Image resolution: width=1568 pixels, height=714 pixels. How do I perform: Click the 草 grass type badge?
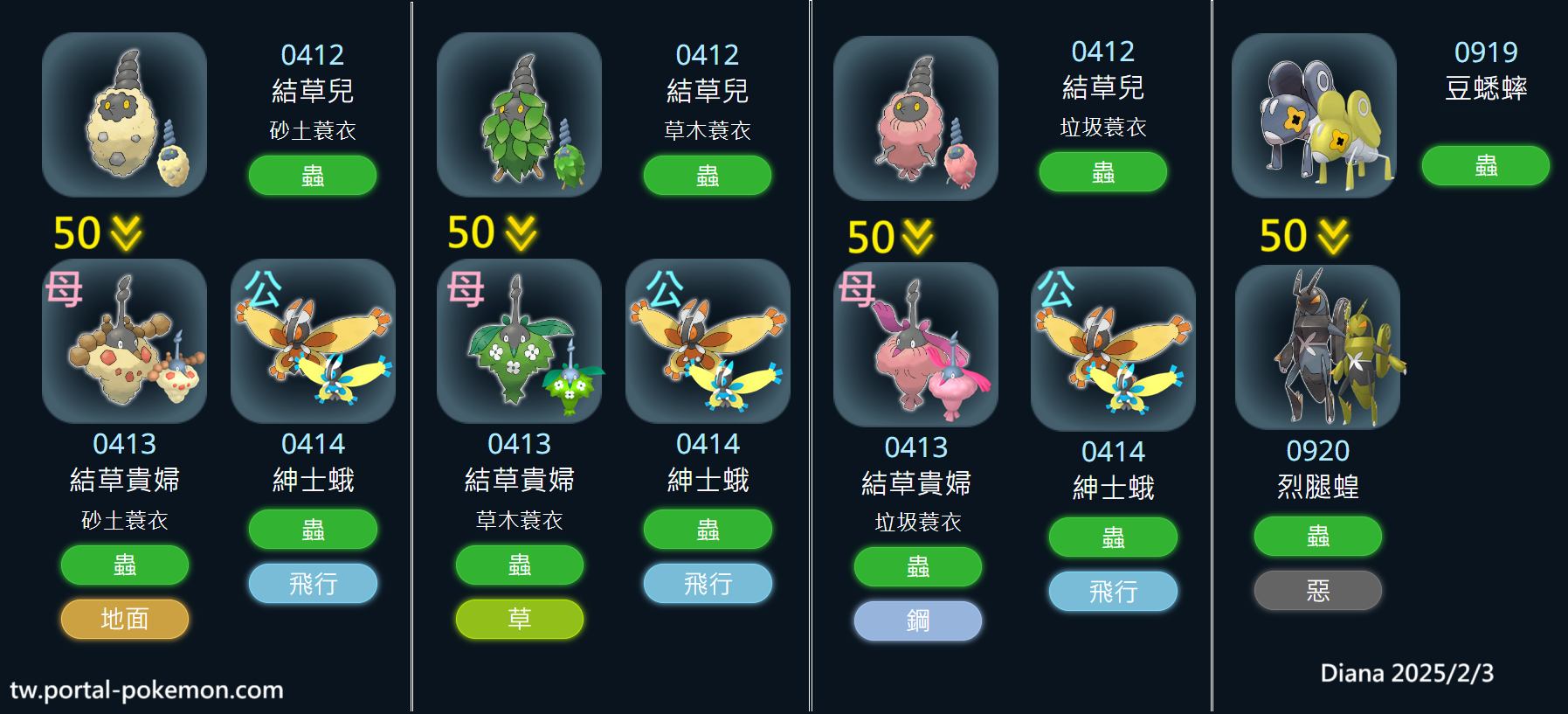click(519, 619)
